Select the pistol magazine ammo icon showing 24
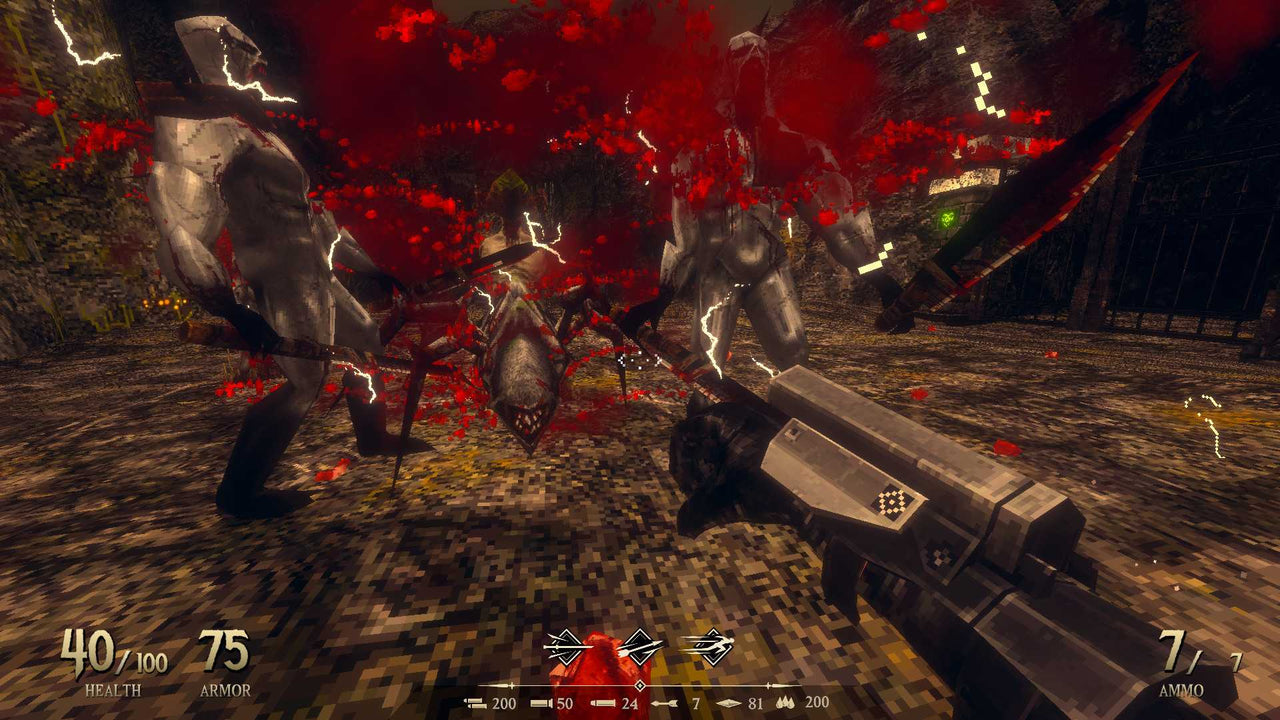The height and width of the screenshot is (720, 1280). tap(602, 703)
